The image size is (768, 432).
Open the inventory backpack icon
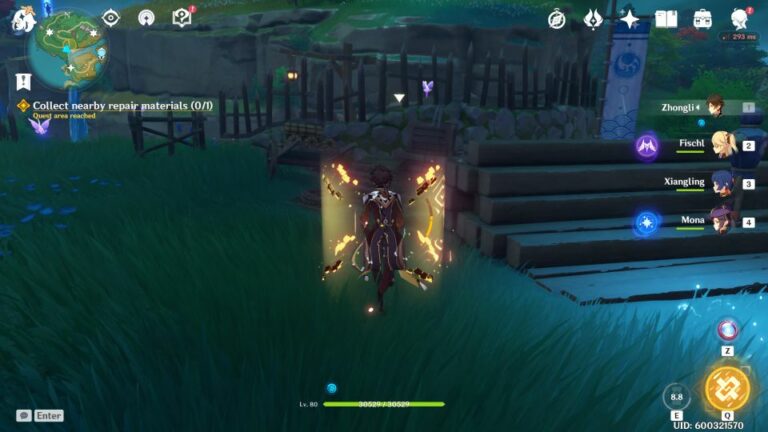click(x=702, y=19)
